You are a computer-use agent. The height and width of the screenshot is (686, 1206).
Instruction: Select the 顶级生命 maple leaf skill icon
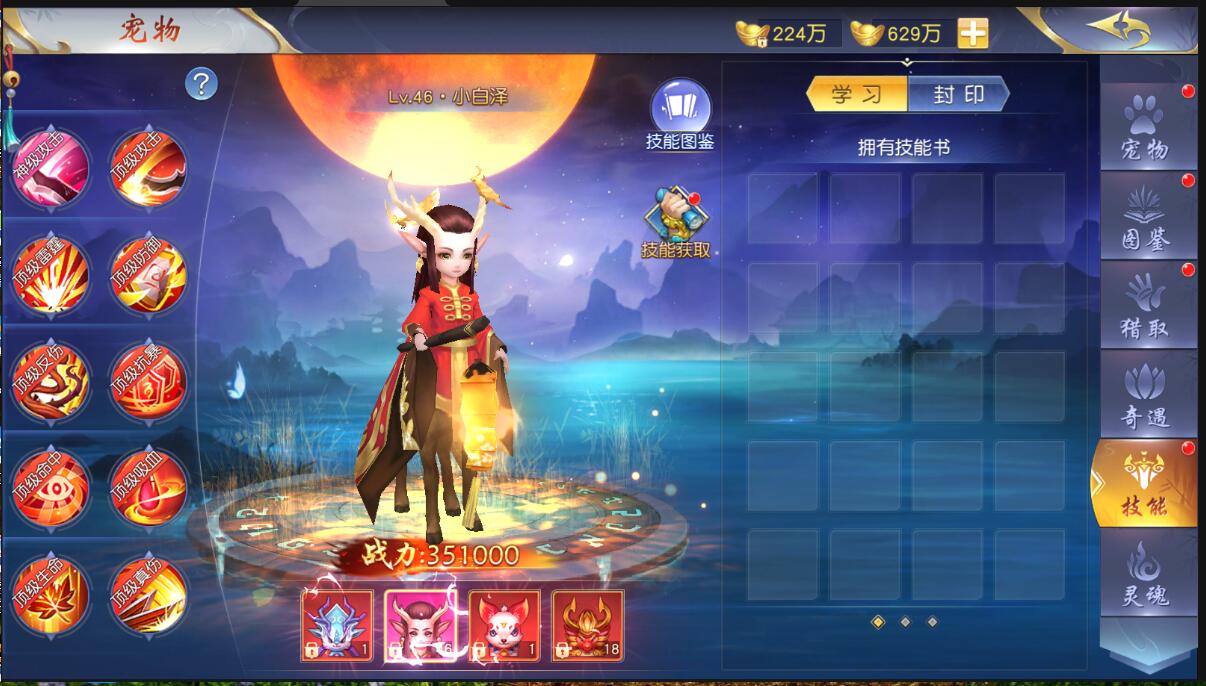(x=50, y=594)
